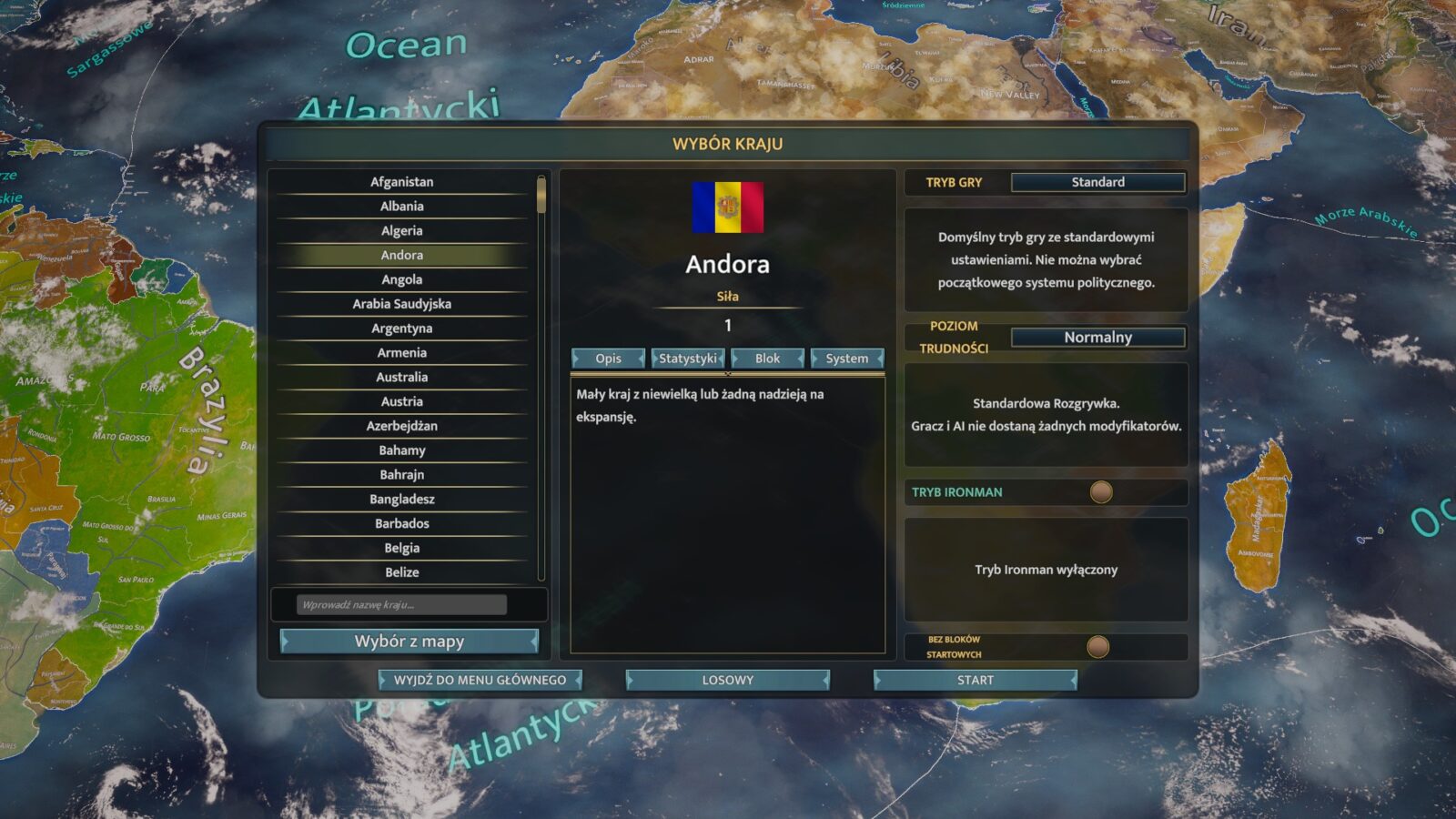This screenshot has height=819, width=1456.
Task: Choose Albania in the country list
Action: [x=401, y=207]
